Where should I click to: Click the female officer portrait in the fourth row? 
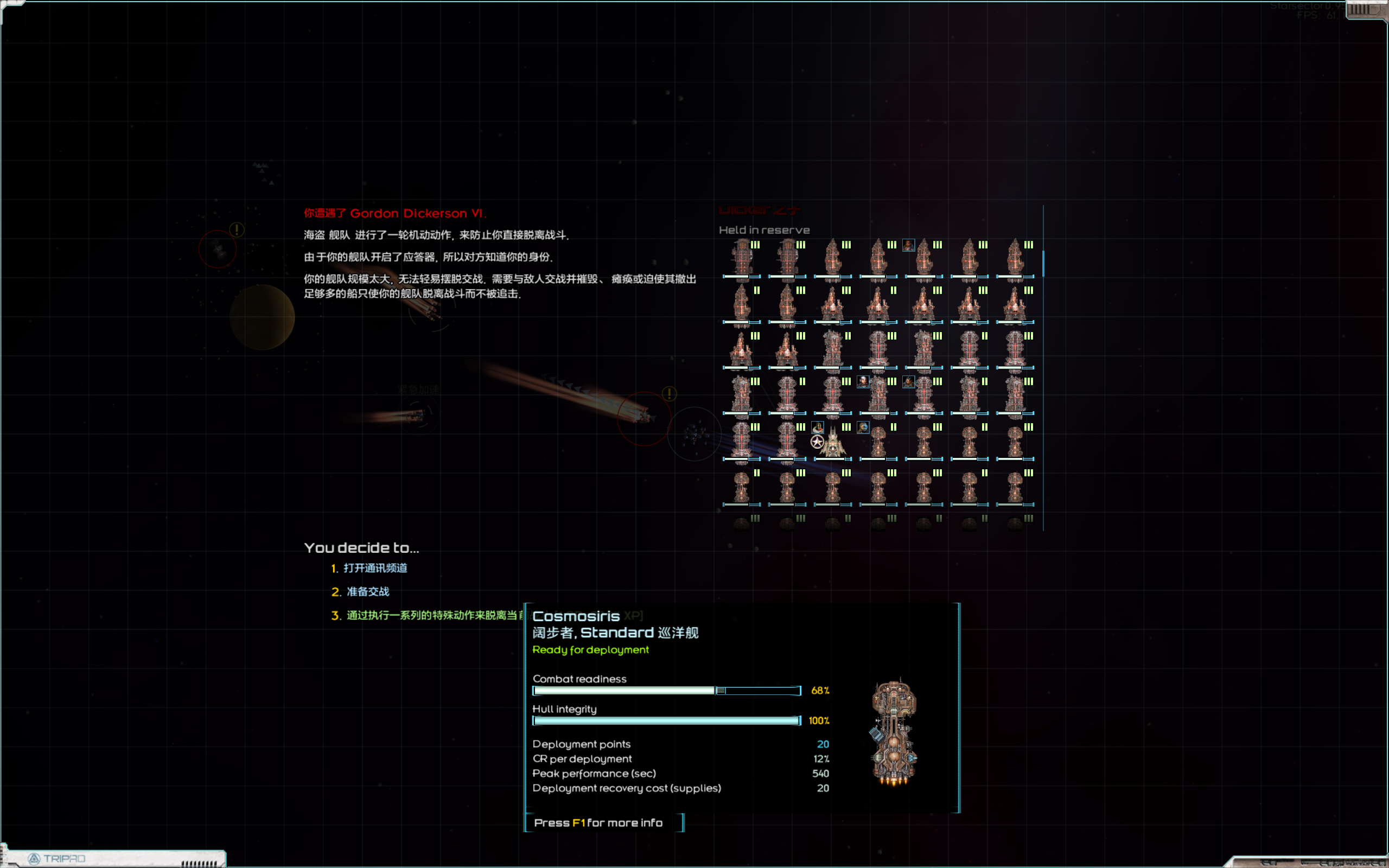coord(909,382)
